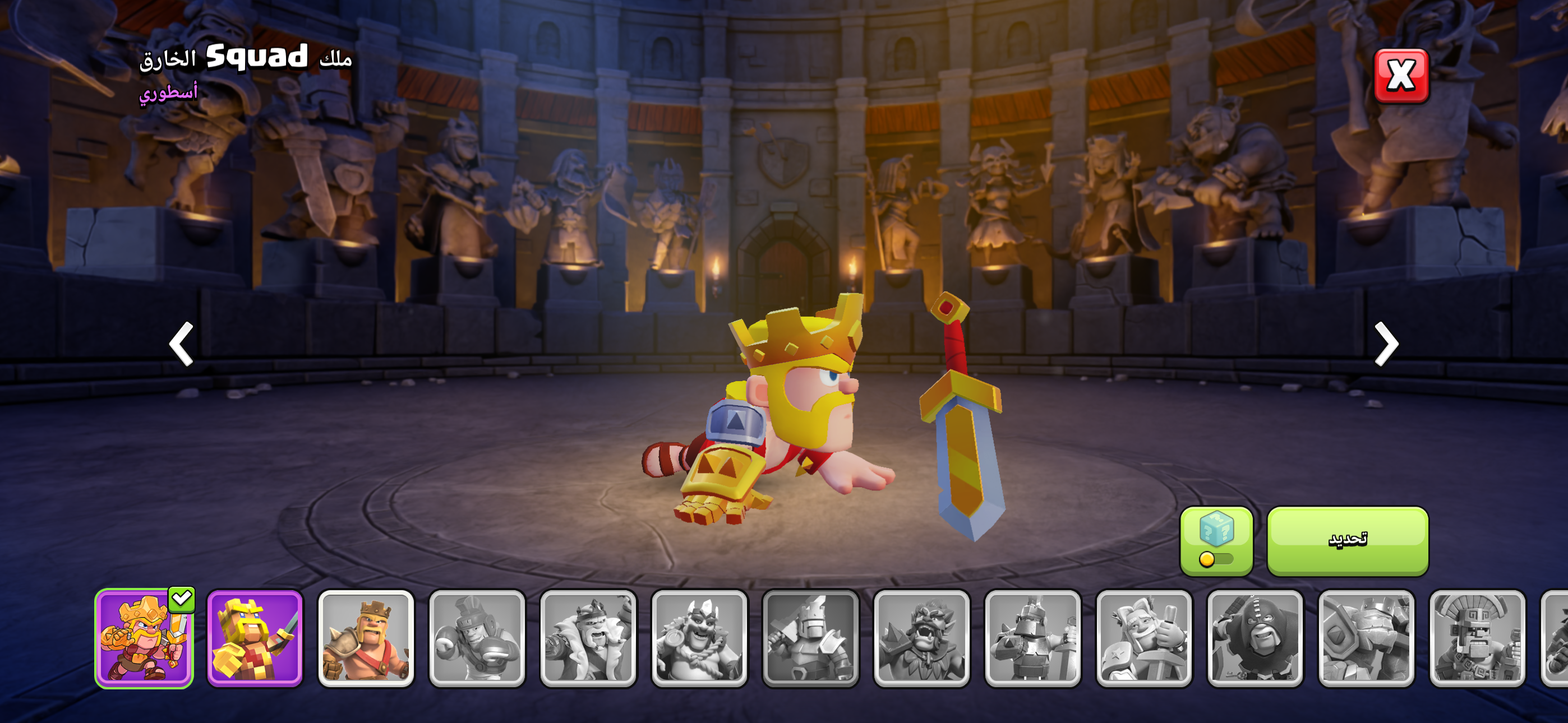Choose the leafy jungle king skin
The width and height of the screenshot is (1568, 723).
click(x=921, y=638)
